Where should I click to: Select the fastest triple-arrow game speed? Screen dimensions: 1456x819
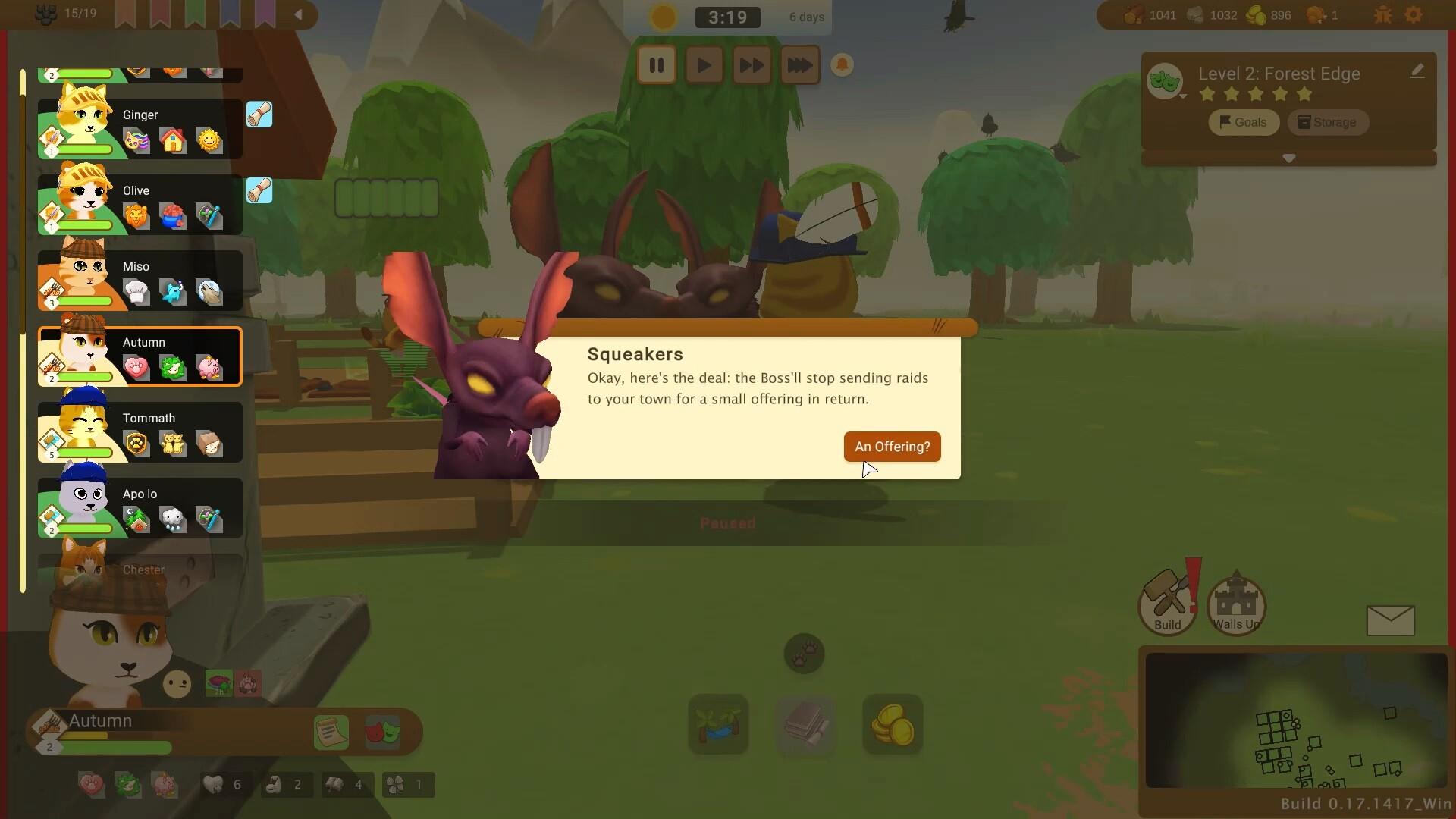coord(800,64)
